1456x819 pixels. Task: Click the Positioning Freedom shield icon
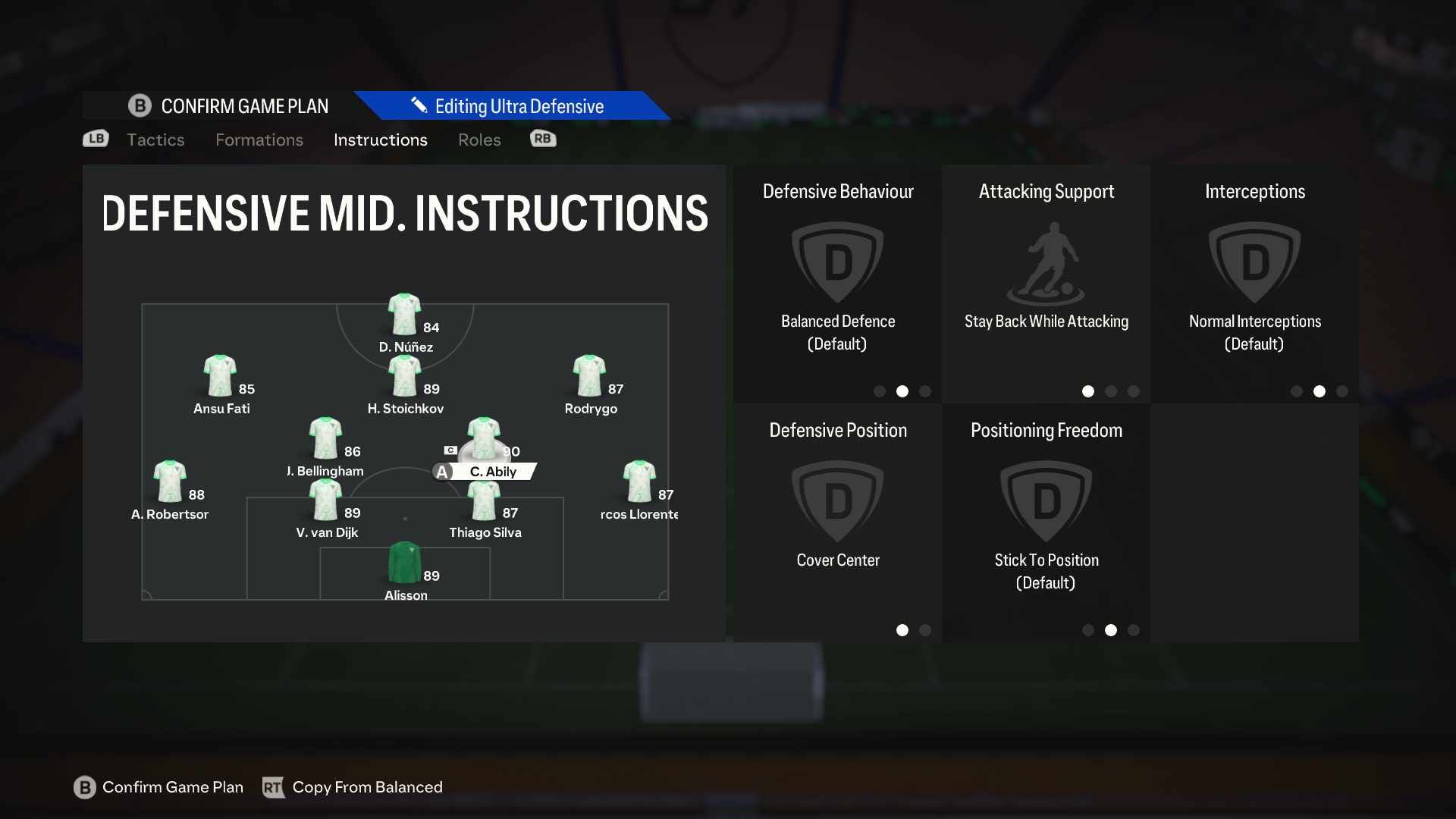1046,500
